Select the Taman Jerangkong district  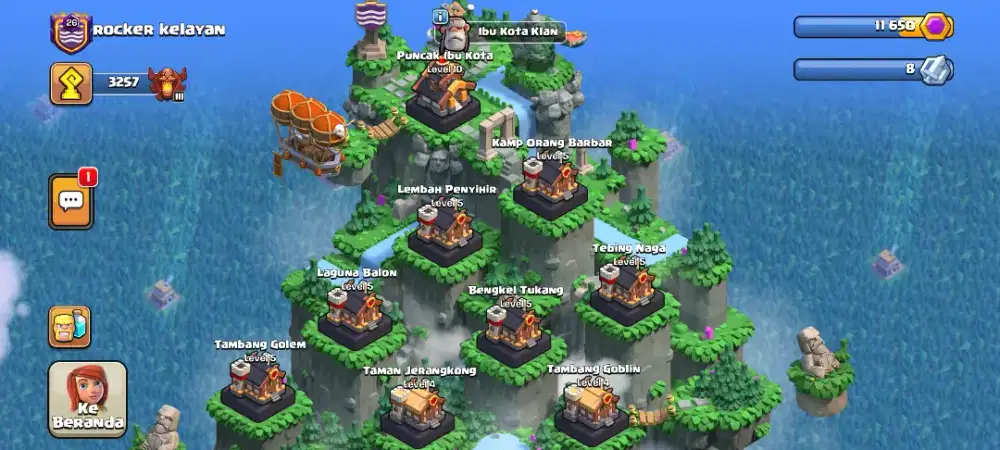tap(418, 410)
